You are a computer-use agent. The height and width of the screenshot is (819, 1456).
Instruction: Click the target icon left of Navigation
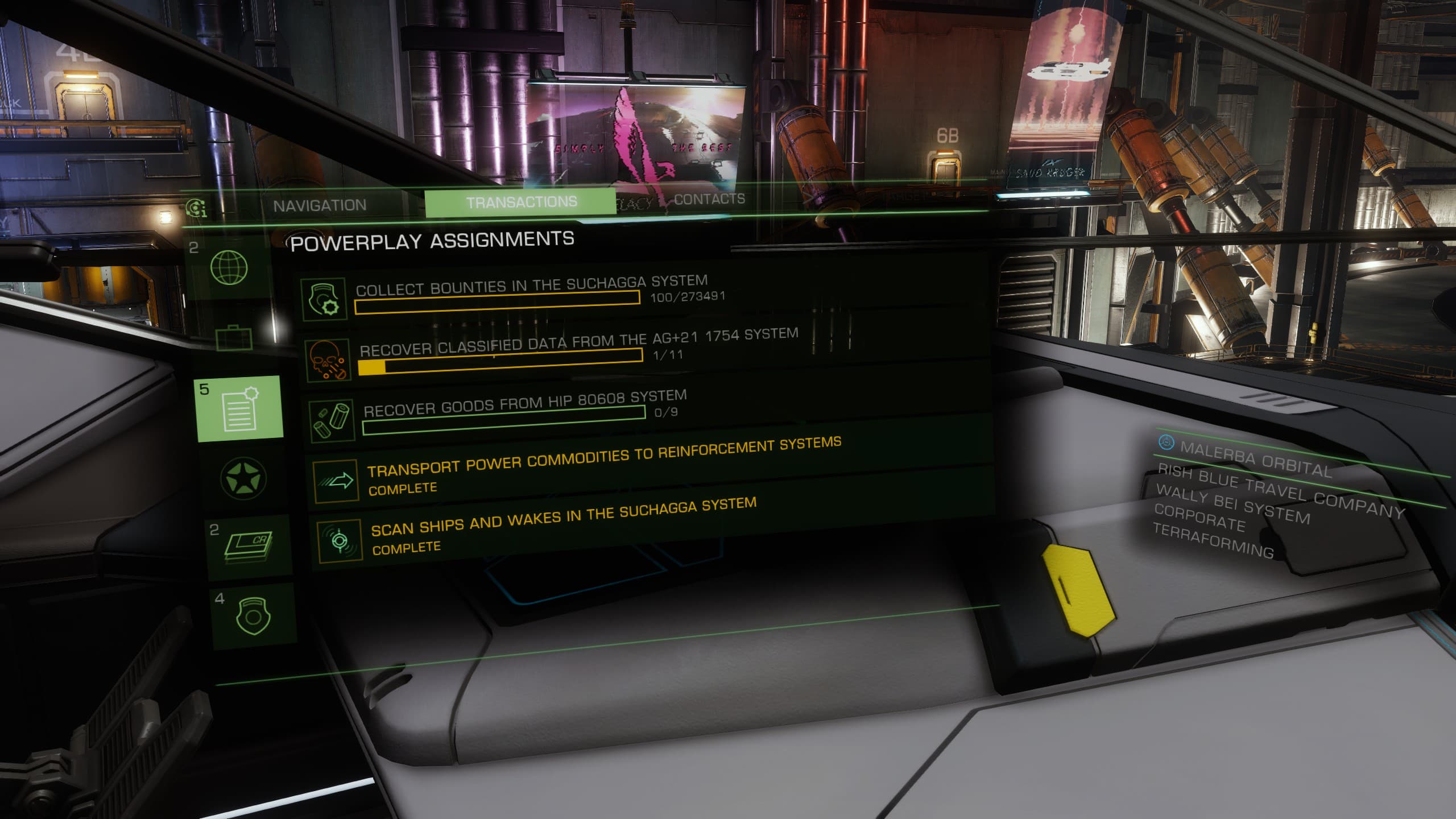(196, 209)
